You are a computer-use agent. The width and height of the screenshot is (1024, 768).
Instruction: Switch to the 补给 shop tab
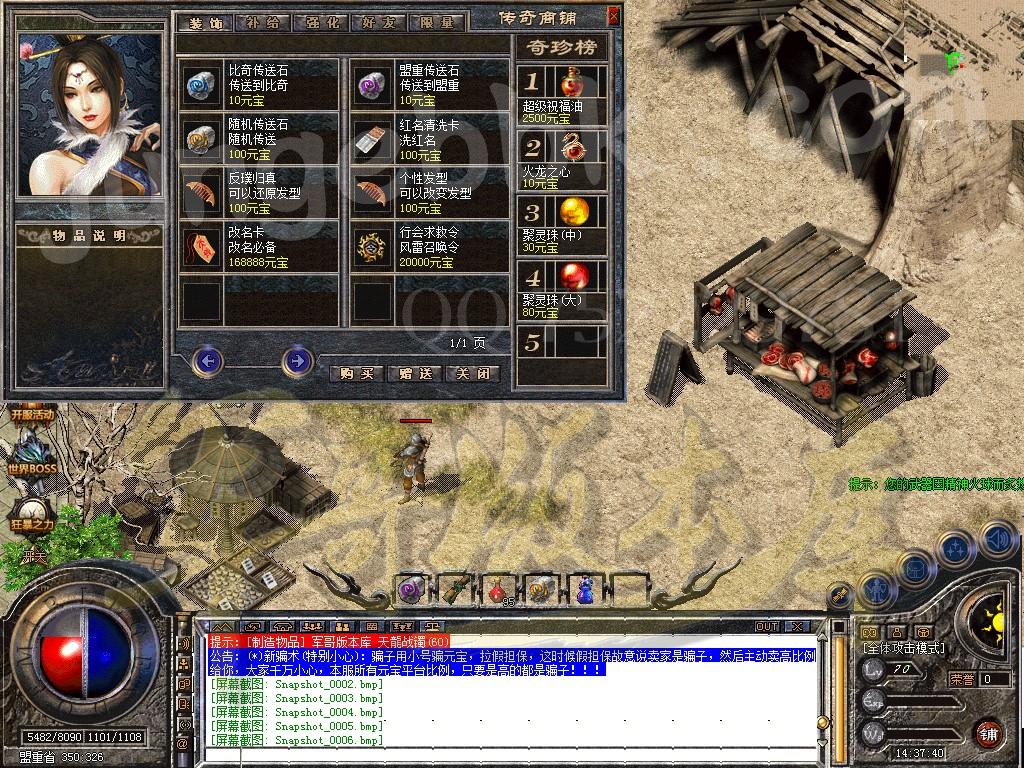click(x=262, y=21)
